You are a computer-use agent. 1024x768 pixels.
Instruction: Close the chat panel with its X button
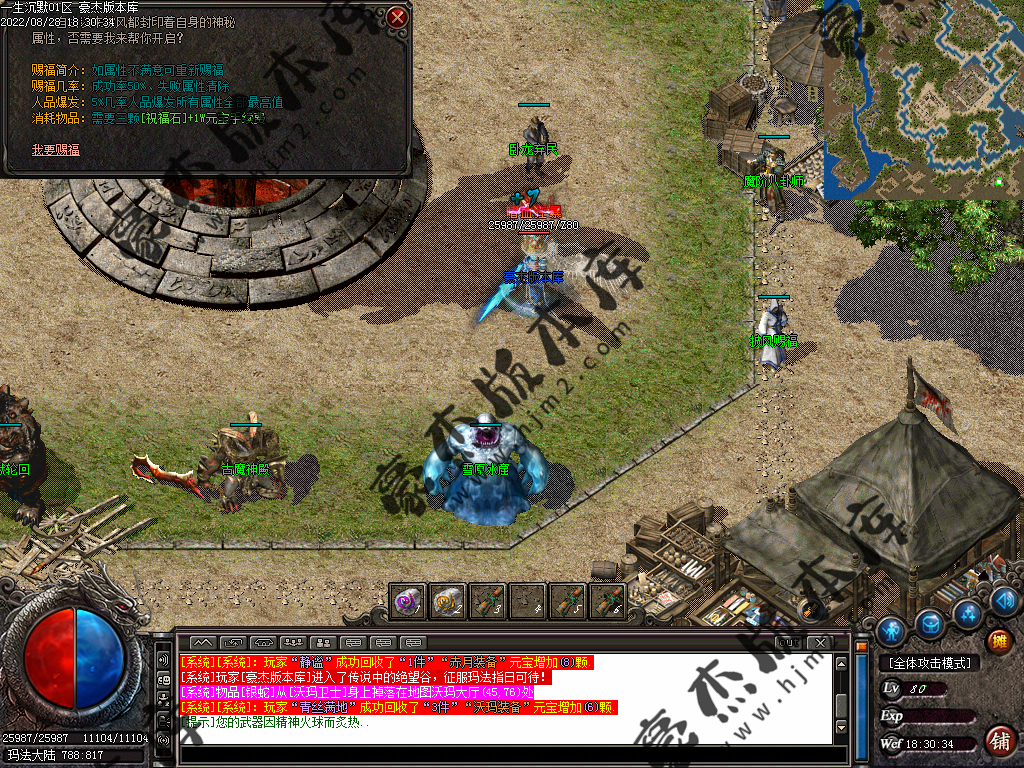point(820,642)
